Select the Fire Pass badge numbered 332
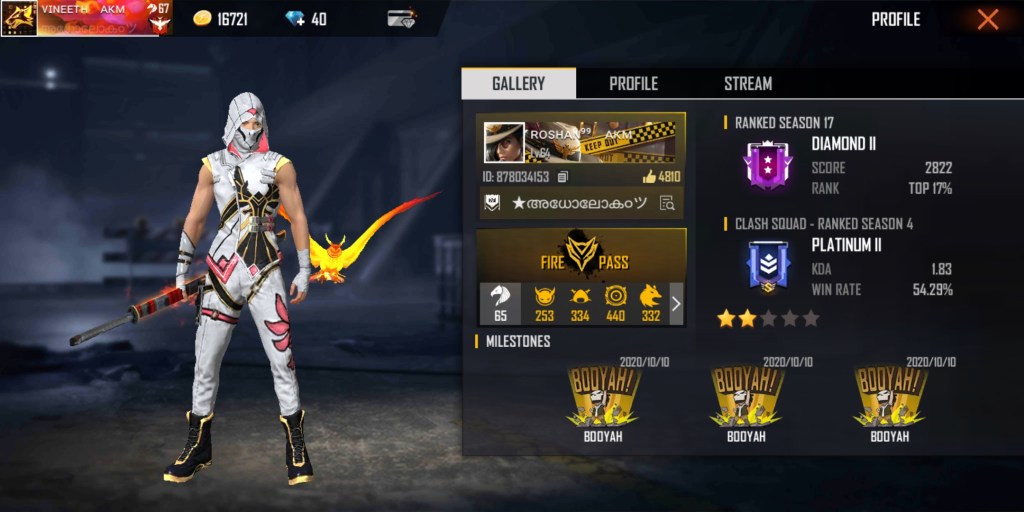1024x512 pixels. coord(650,304)
